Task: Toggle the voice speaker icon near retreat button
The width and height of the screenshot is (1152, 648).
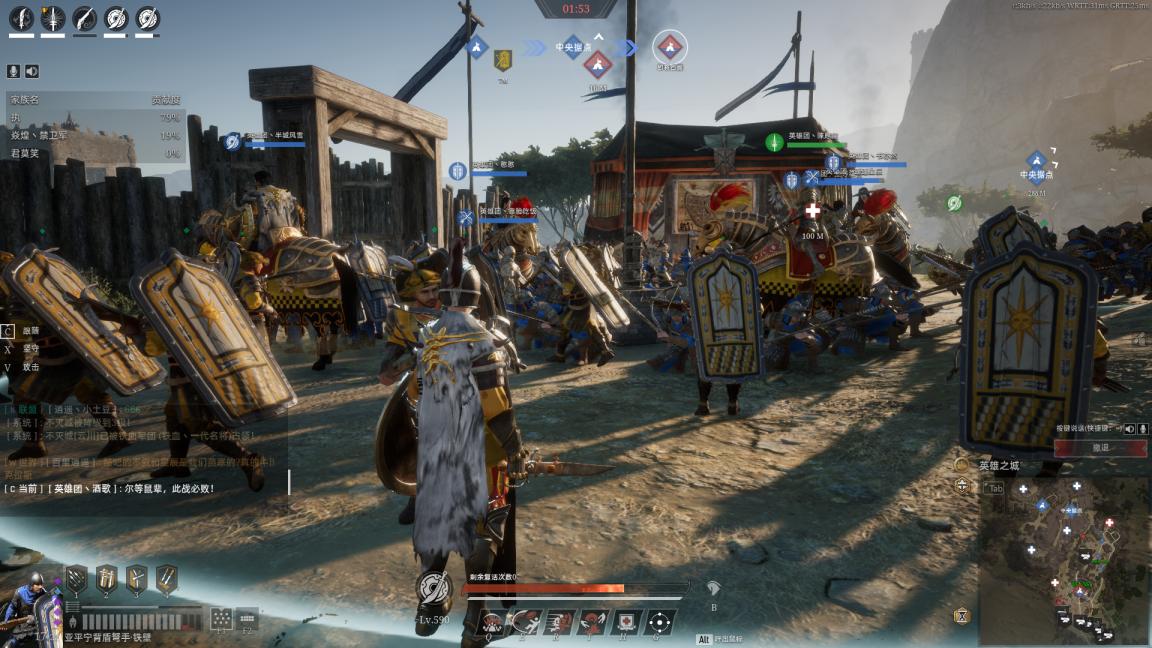Action: coord(1129,429)
